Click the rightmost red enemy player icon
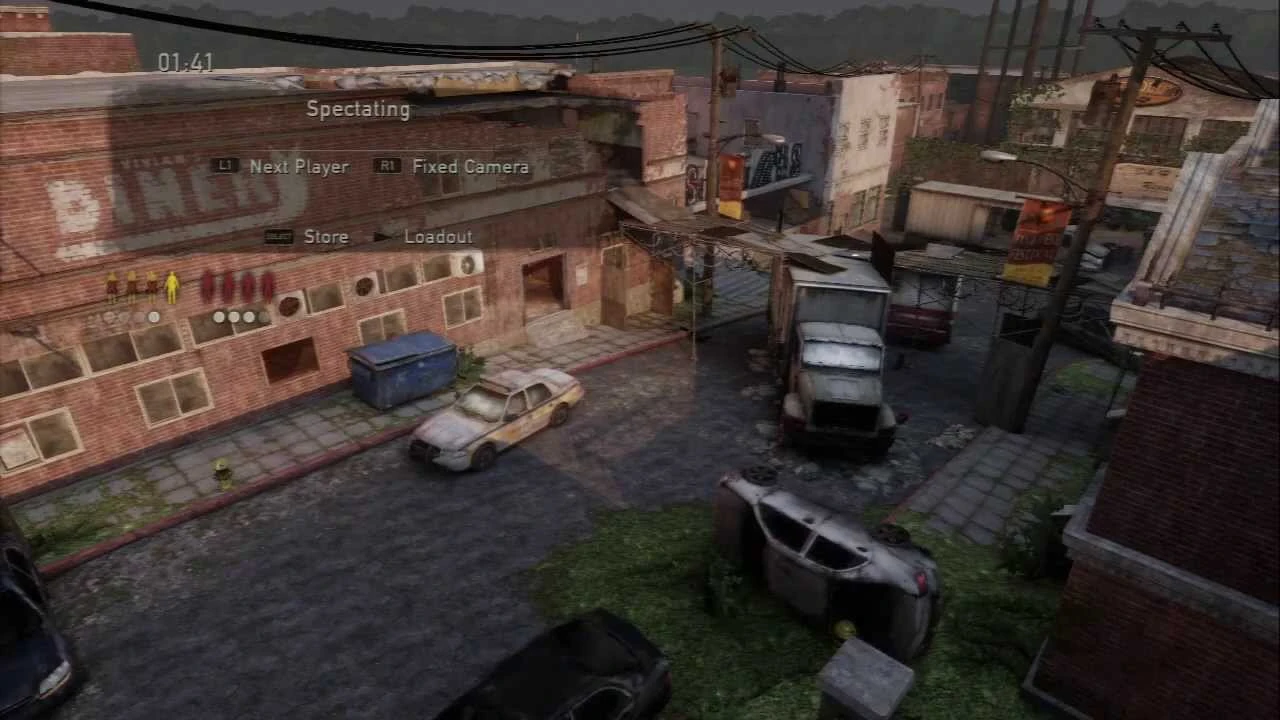This screenshot has height=720, width=1280. click(x=268, y=285)
